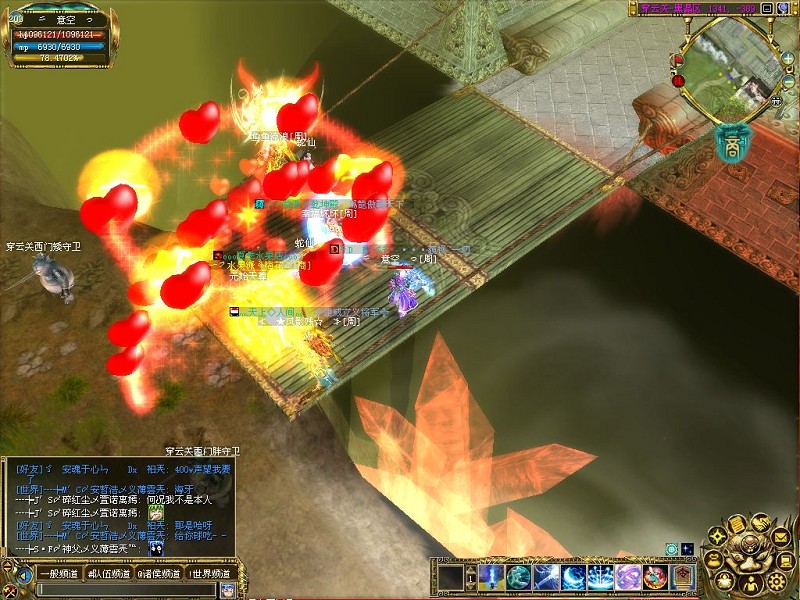The image size is (800, 600).
Task: Switch to the 世界频道 world channel tab
Action: pos(210,574)
